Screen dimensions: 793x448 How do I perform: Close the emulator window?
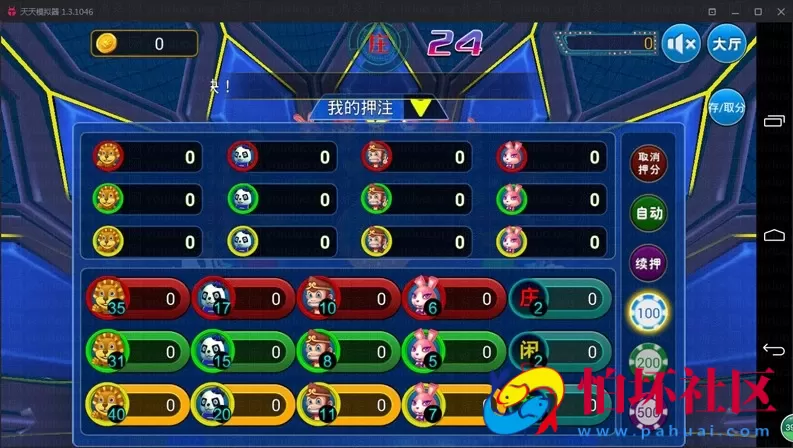tap(776, 10)
